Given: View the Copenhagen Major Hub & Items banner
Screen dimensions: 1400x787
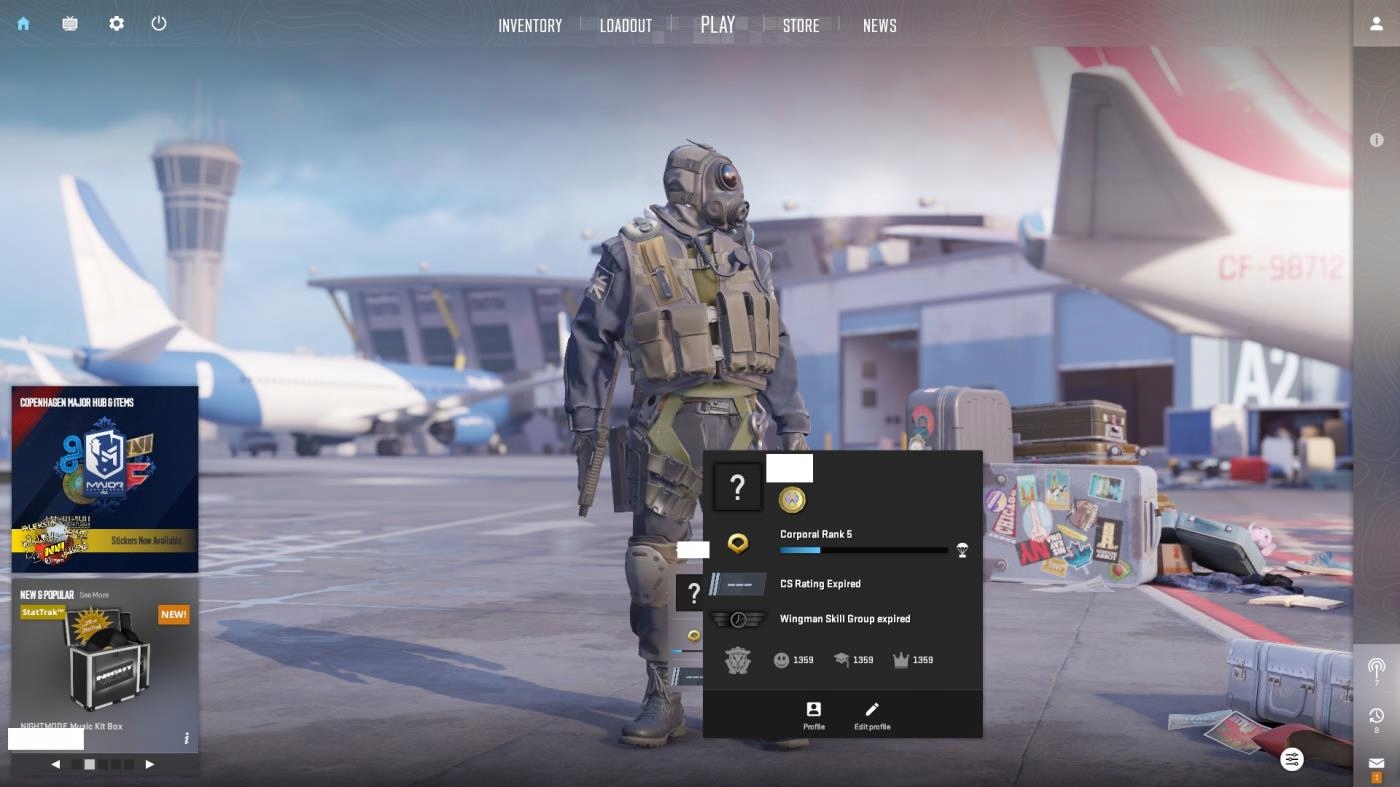Looking at the screenshot, I should (105, 478).
